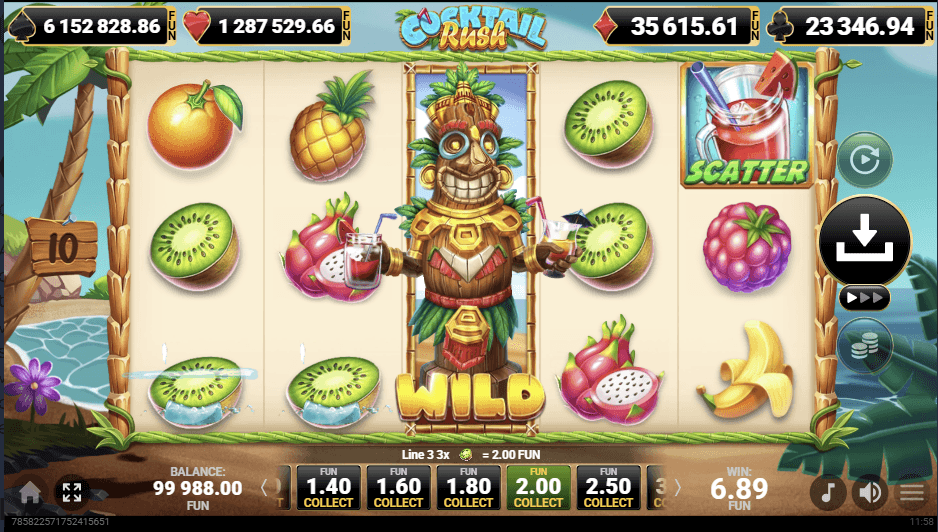Choose the 1.80 FUN collect bet

[x=468, y=487]
